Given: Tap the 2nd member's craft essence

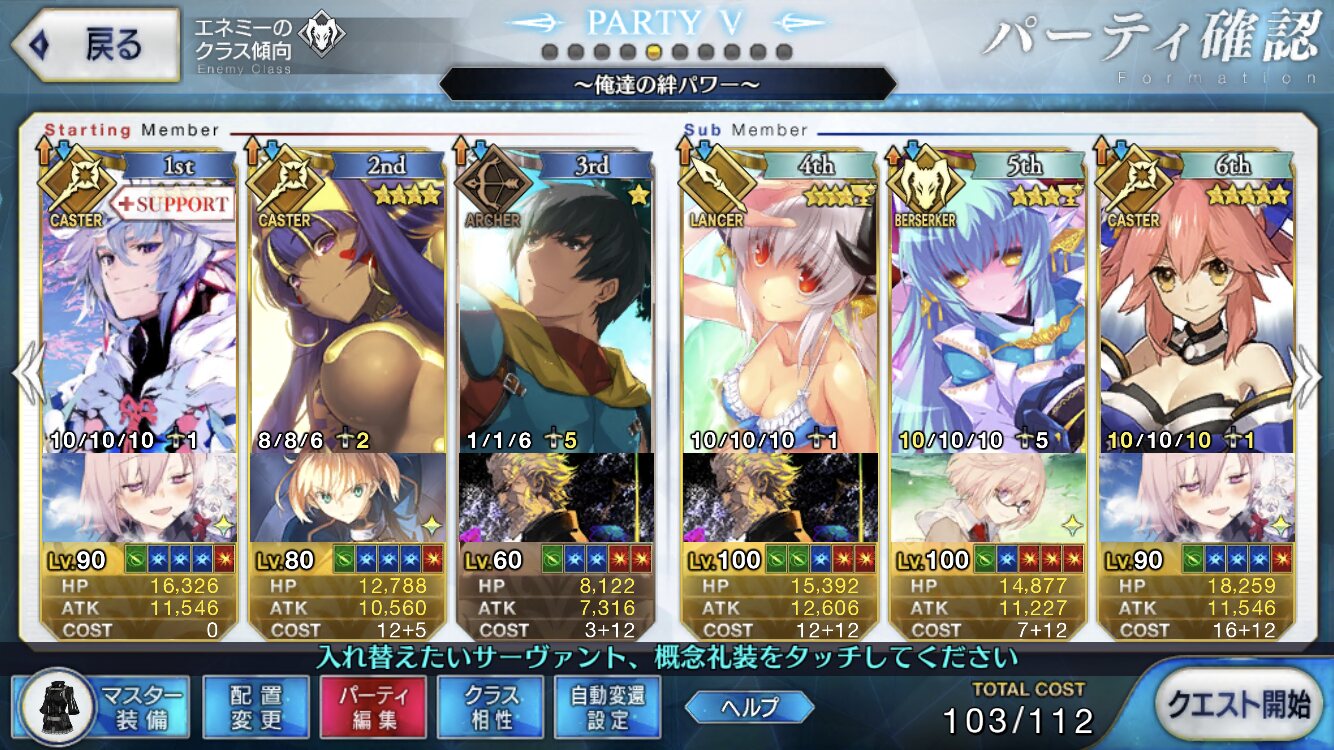Looking at the screenshot, I should (x=347, y=497).
